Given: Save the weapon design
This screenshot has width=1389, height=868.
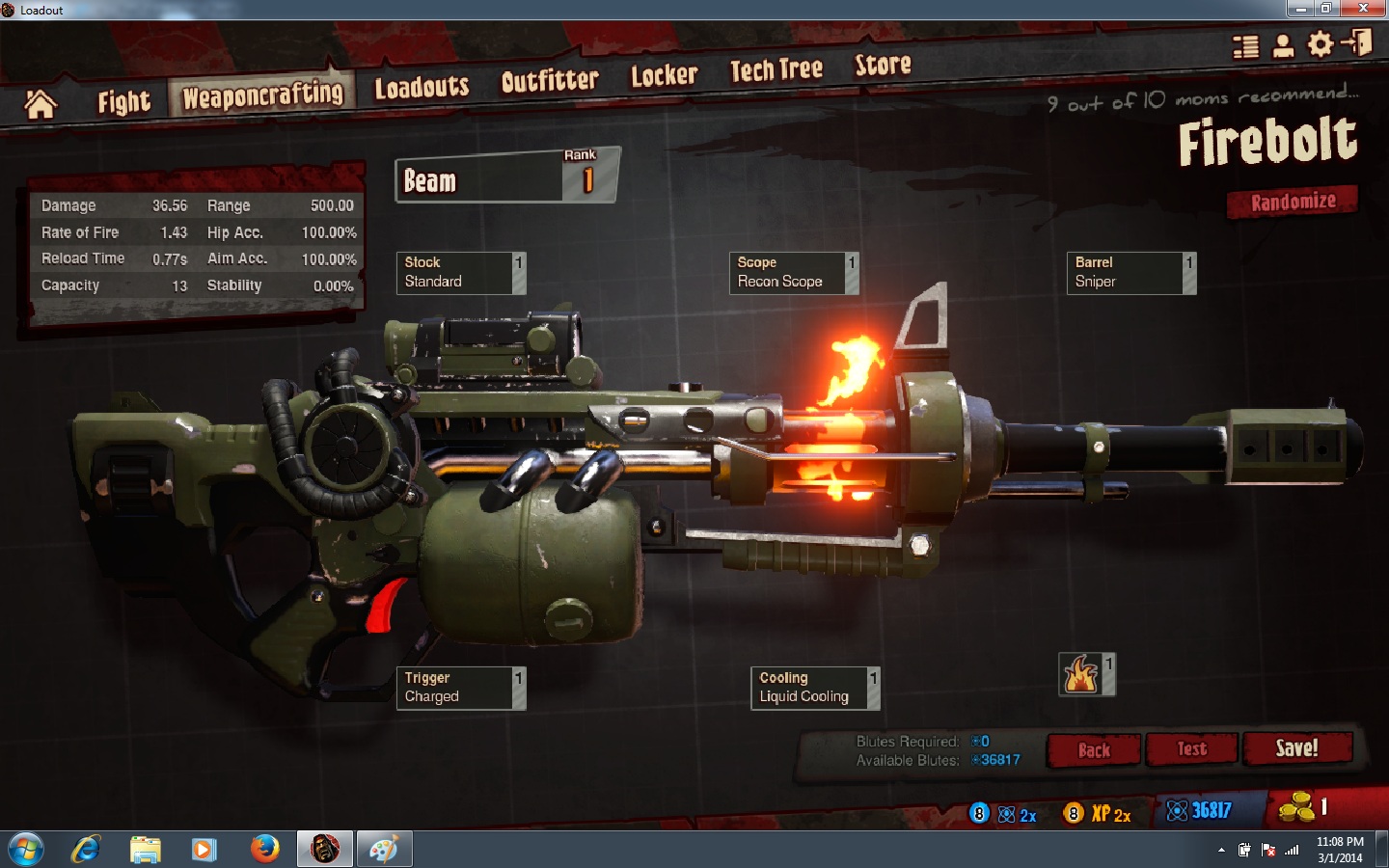Looking at the screenshot, I should pos(1296,748).
